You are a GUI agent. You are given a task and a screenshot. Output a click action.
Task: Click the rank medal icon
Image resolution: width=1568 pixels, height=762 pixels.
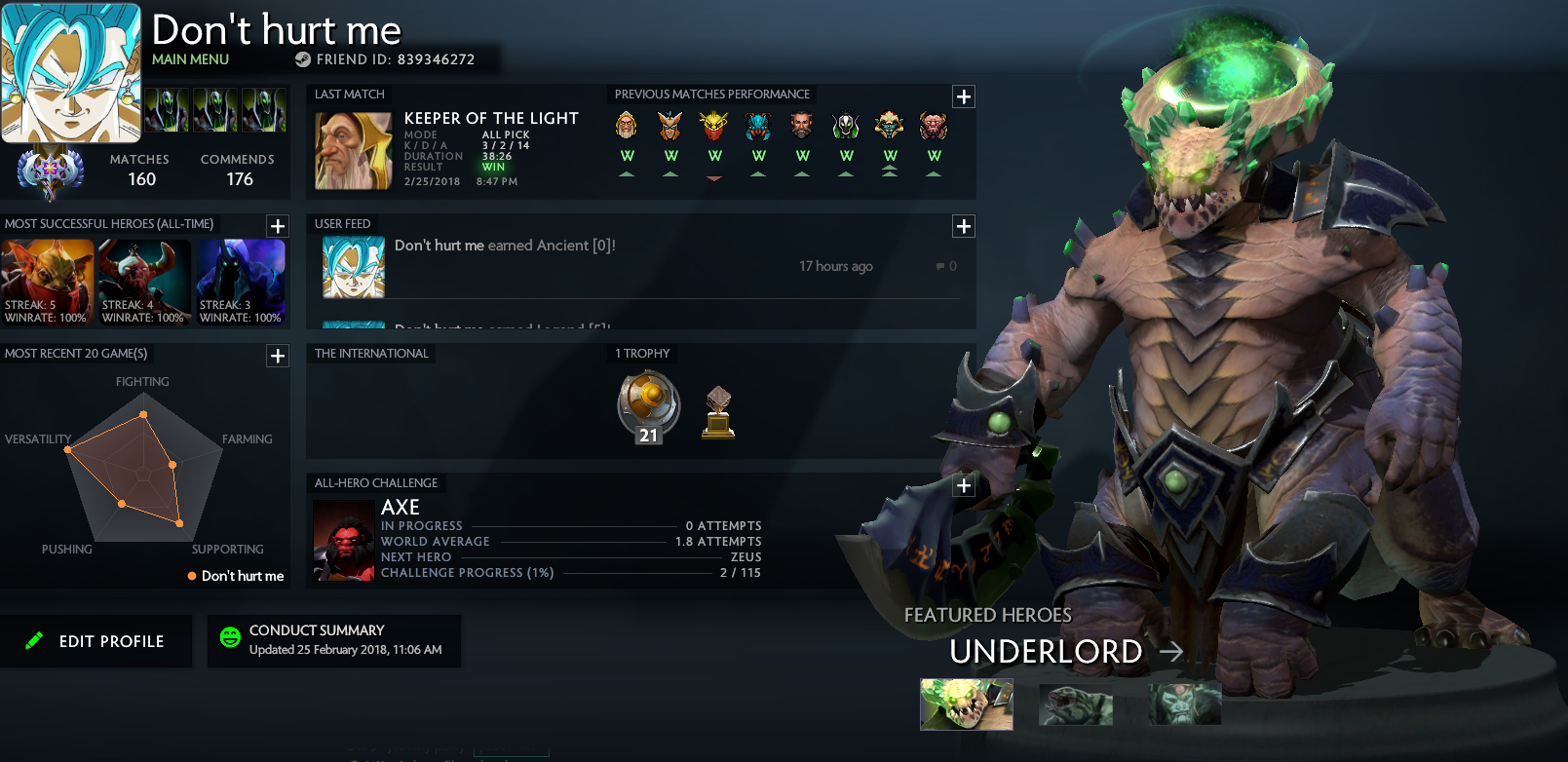tap(50, 172)
